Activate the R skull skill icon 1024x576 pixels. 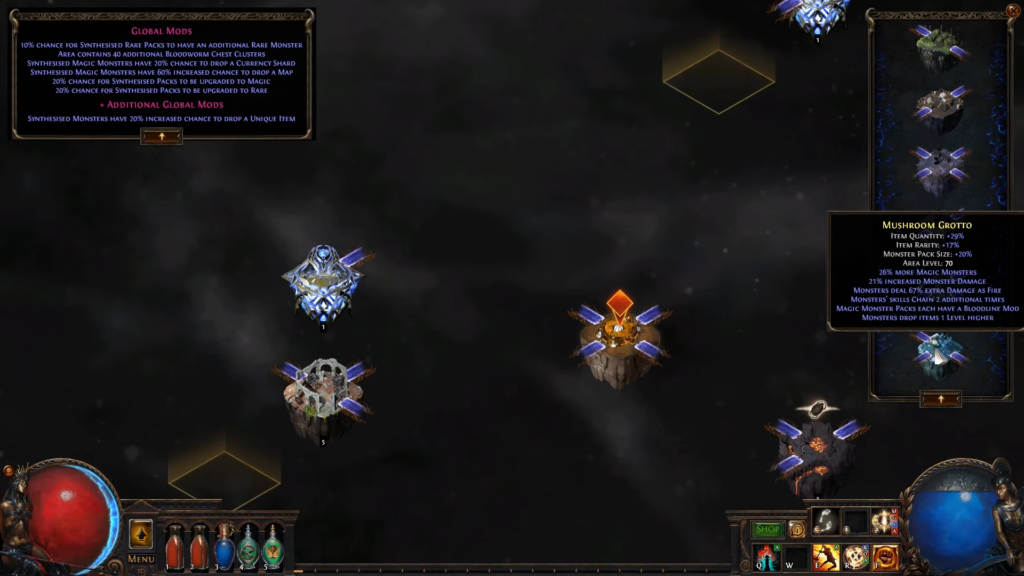(x=855, y=558)
